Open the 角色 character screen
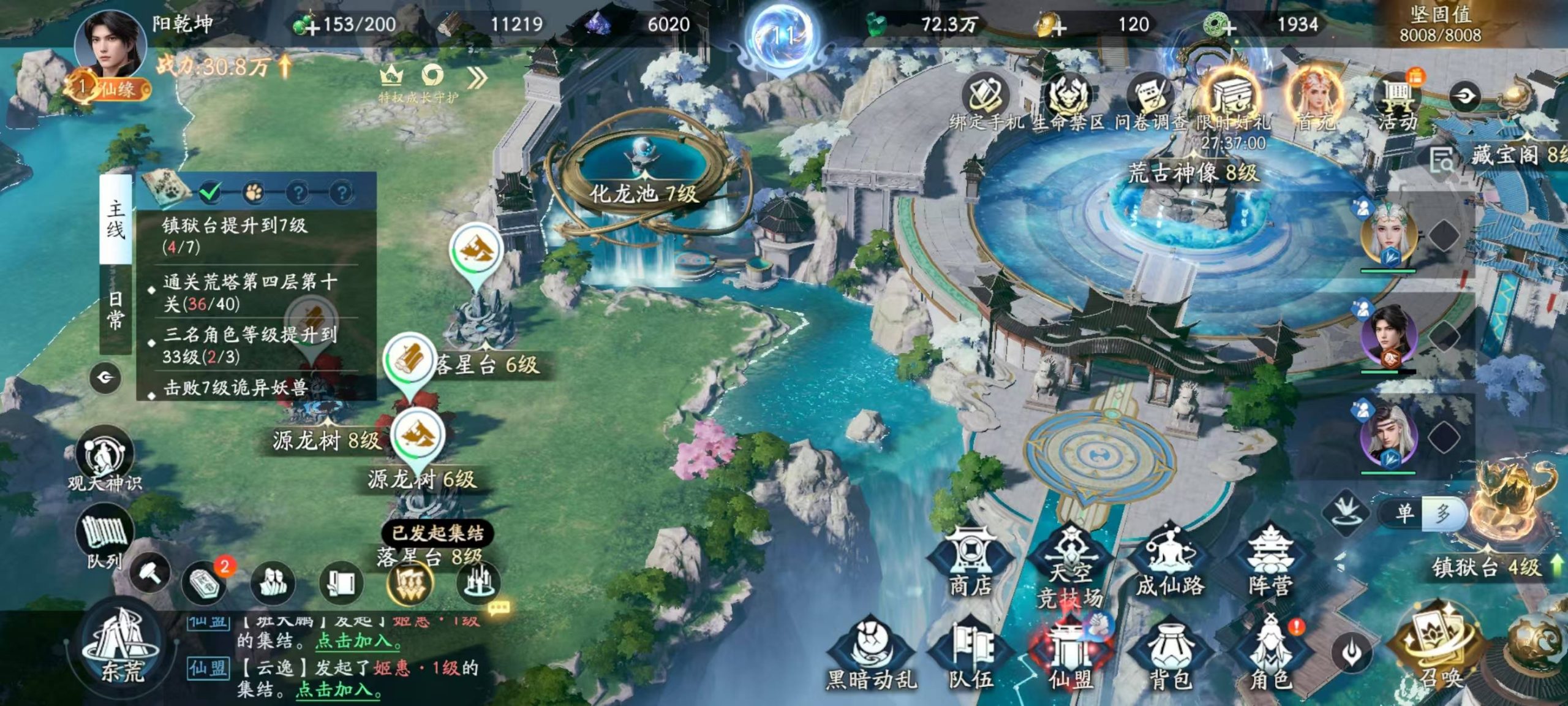 pos(1271,655)
